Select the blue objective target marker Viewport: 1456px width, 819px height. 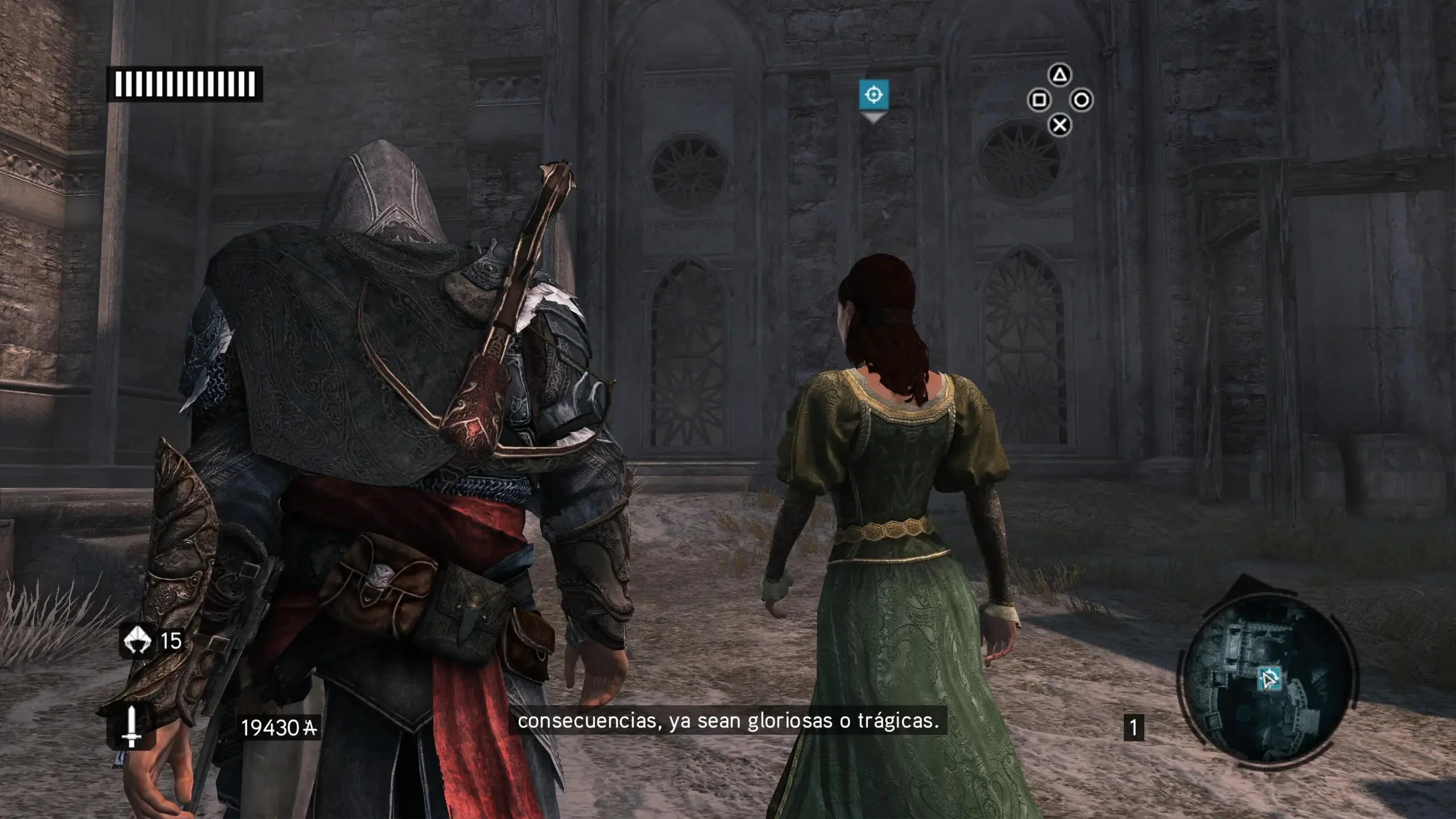click(874, 94)
